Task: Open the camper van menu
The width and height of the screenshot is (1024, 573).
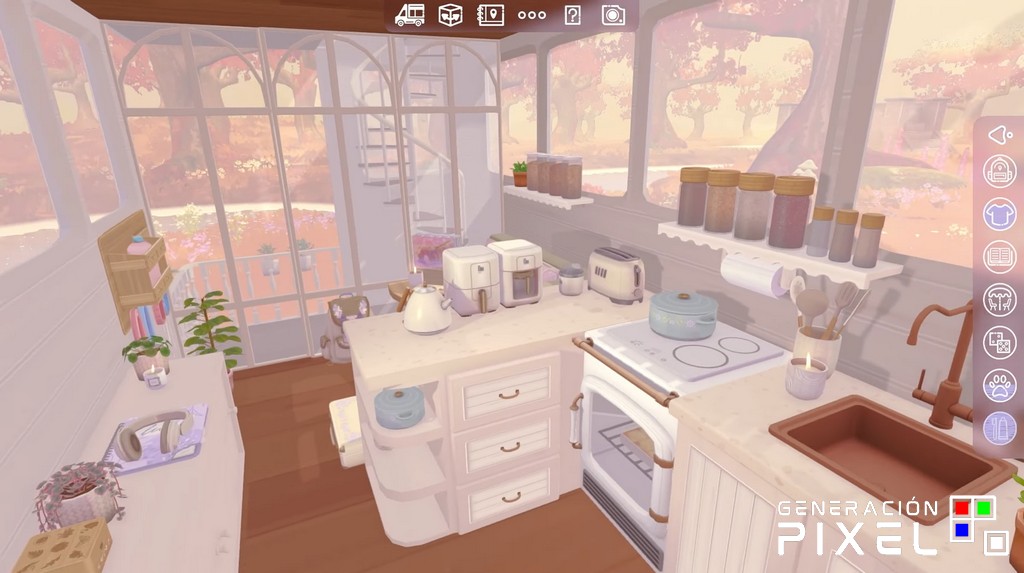Action: [x=409, y=15]
